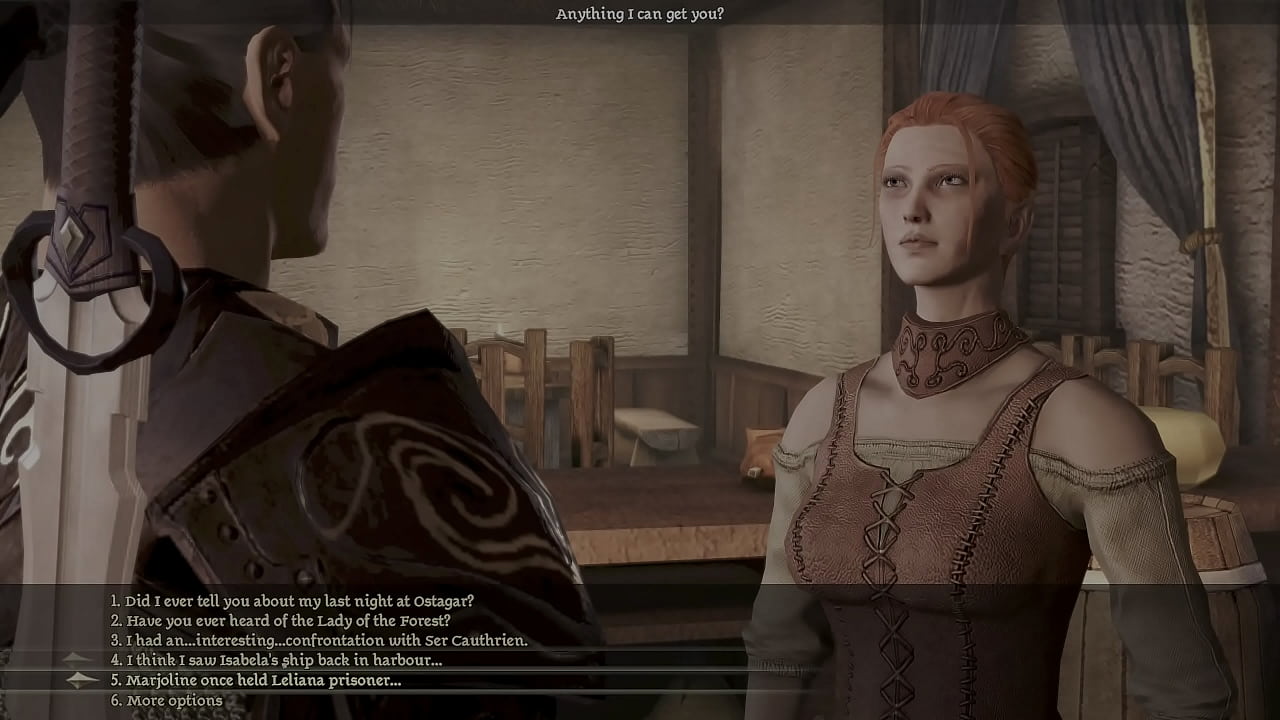The height and width of the screenshot is (720, 1280).
Task: Choose the reply about last night at Ostagar
Action: click(299, 601)
